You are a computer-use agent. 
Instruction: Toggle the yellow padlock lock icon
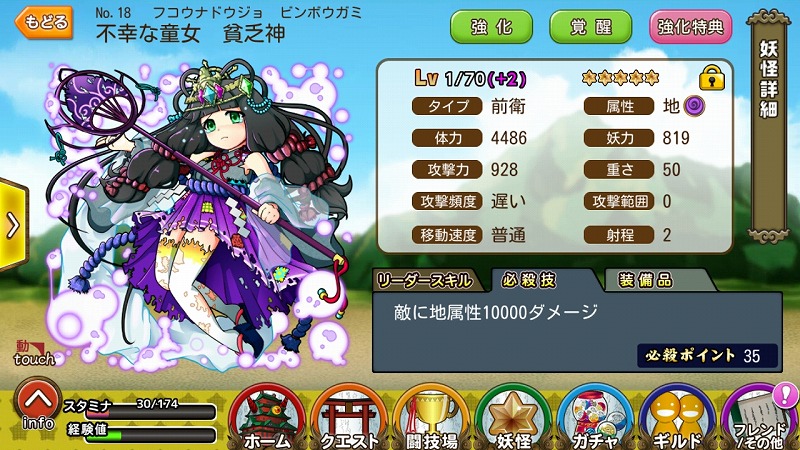(x=711, y=77)
